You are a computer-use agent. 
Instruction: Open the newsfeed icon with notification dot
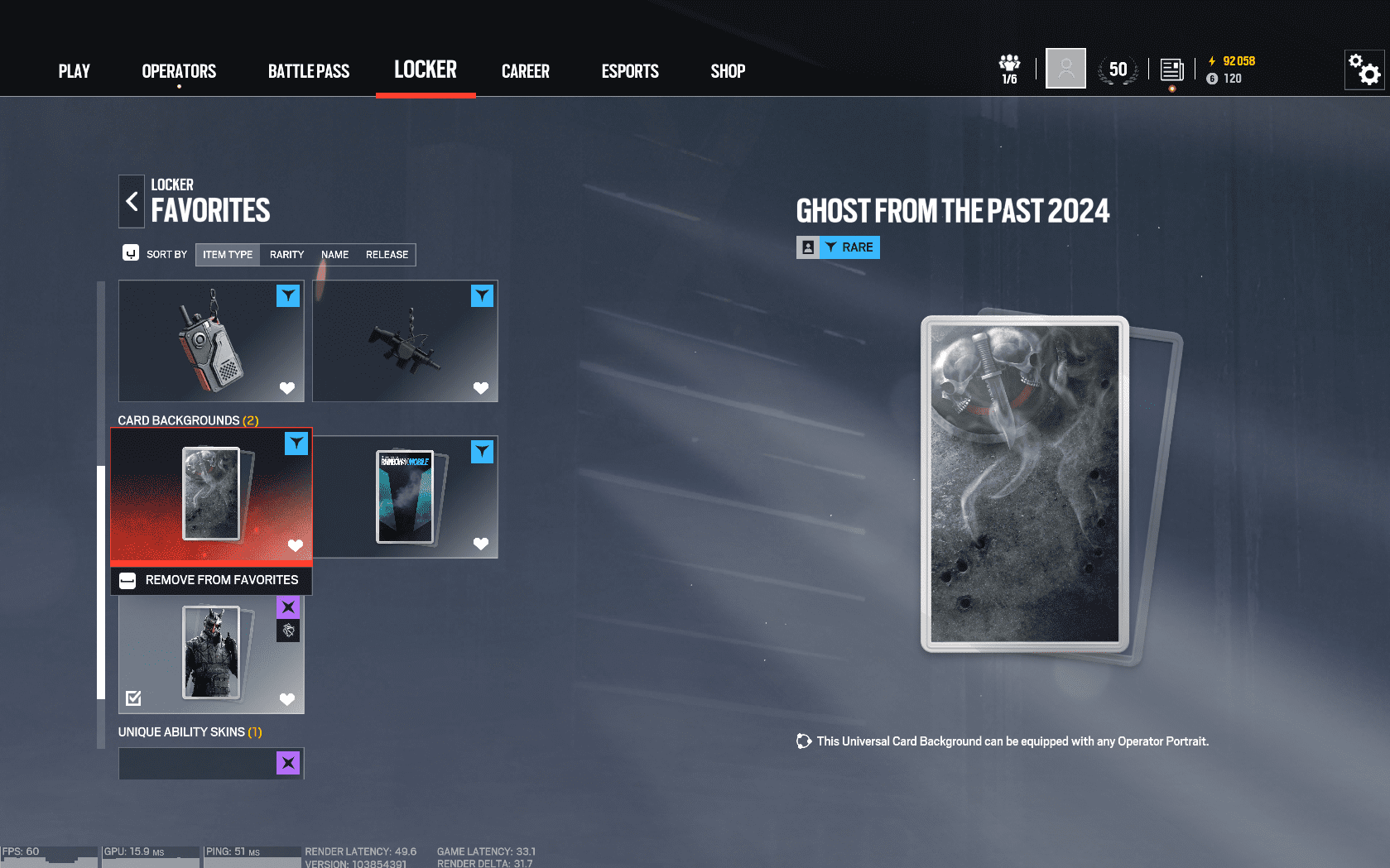pyautogui.click(x=1171, y=70)
